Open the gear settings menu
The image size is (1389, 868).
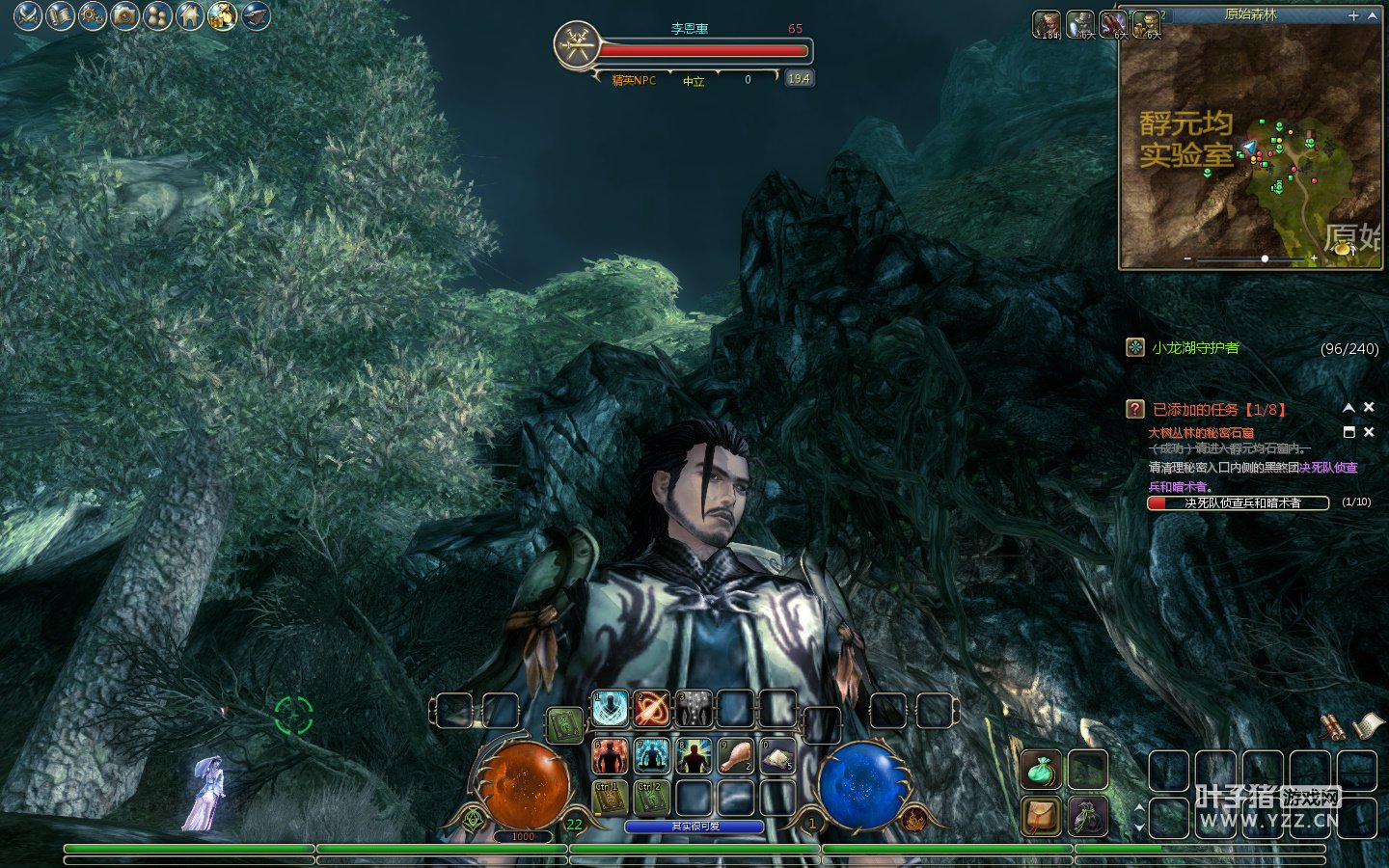pos(93,15)
